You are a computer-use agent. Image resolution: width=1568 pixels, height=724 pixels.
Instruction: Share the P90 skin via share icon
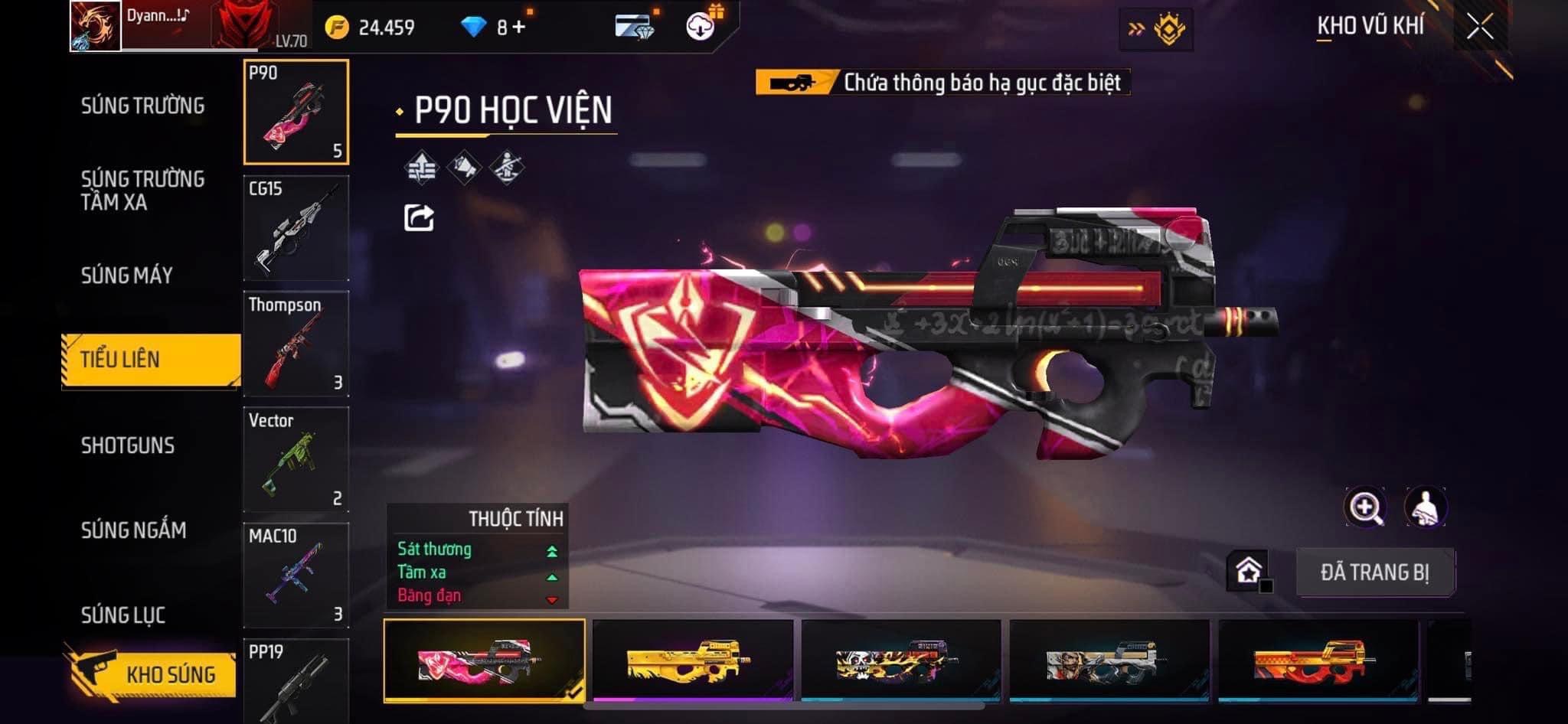[419, 218]
